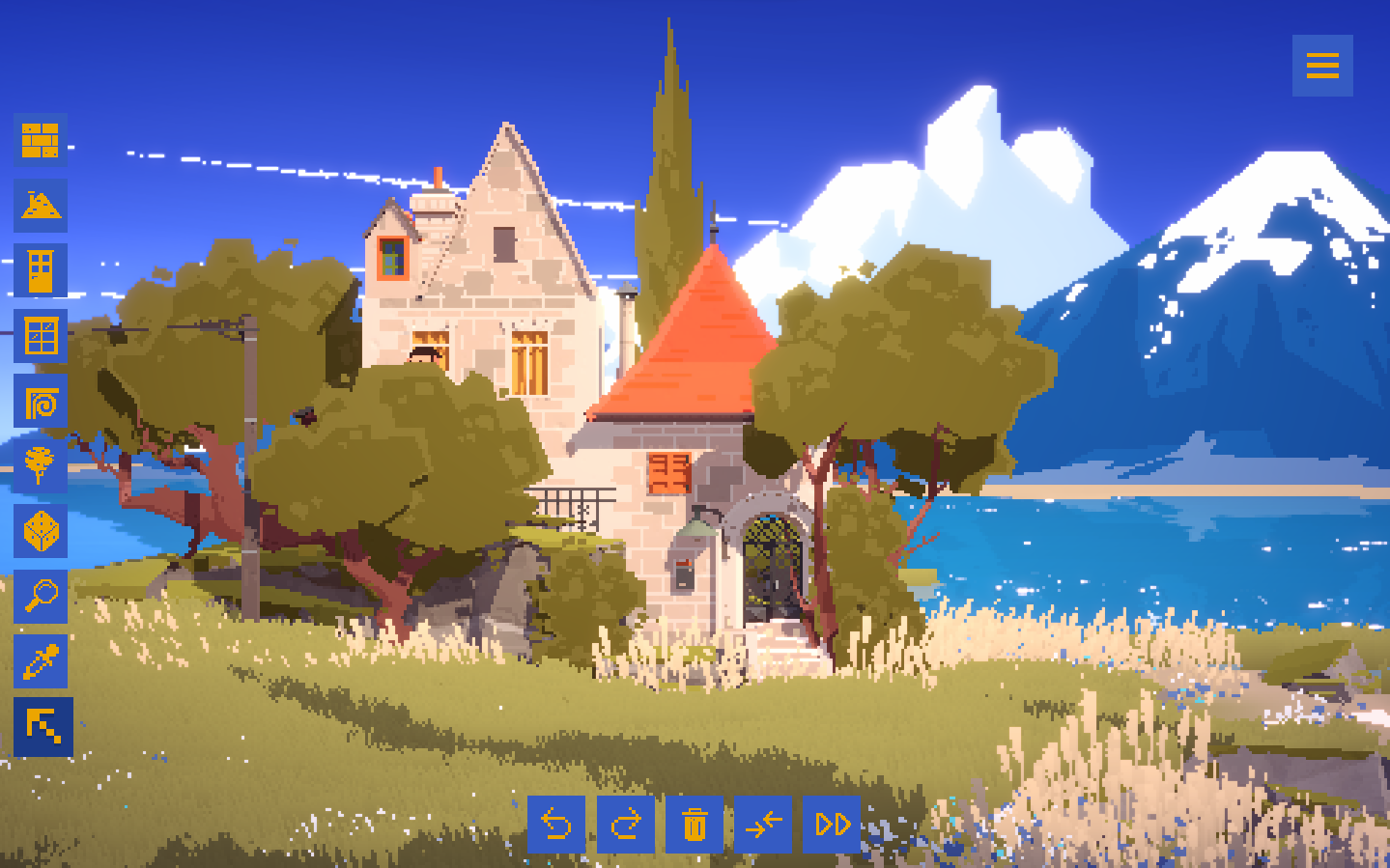Open the trash delete tool
The image size is (1390, 868).
pyautogui.click(x=695, y=826)
